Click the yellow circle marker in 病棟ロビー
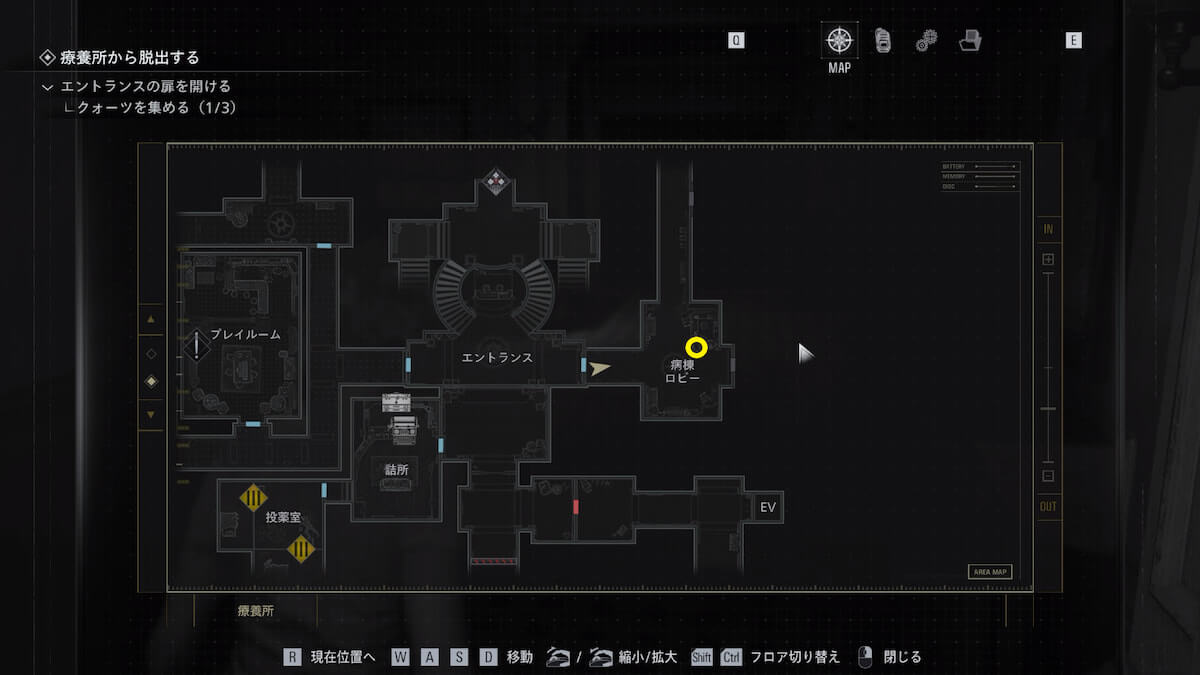 click(697, 348)
